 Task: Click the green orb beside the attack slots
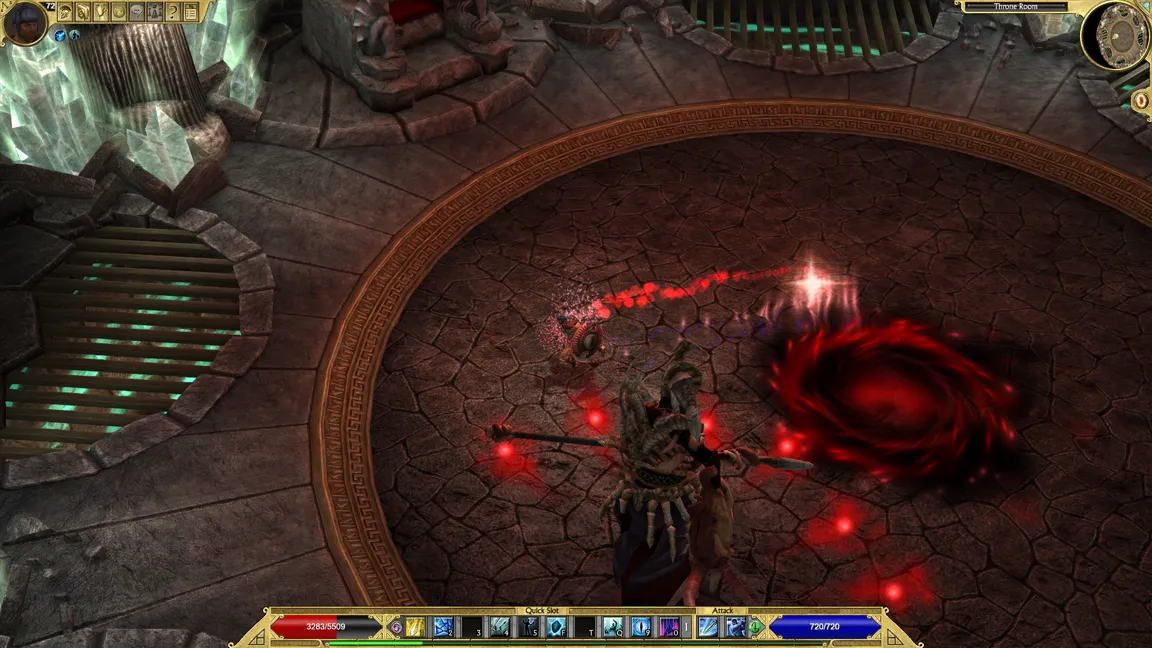pos(757,627)
